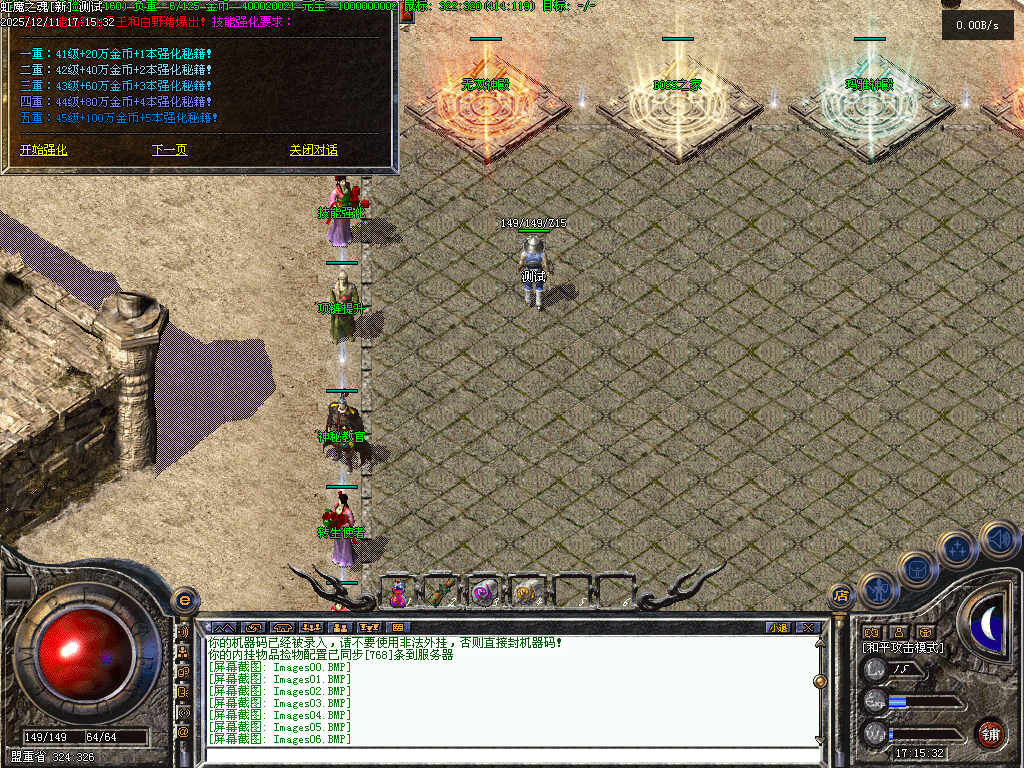Use the red potion in the belt slot
Screen dimensions: 1024x768
point(398,592)
